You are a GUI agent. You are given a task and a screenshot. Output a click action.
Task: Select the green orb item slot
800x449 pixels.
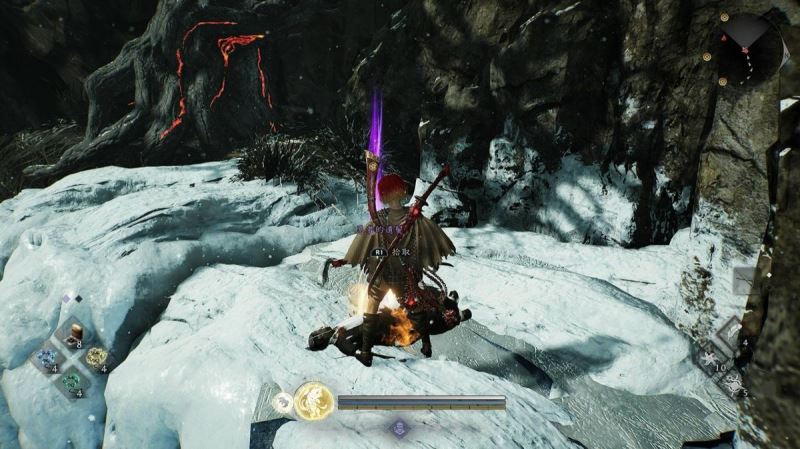[x=71, y=381]
